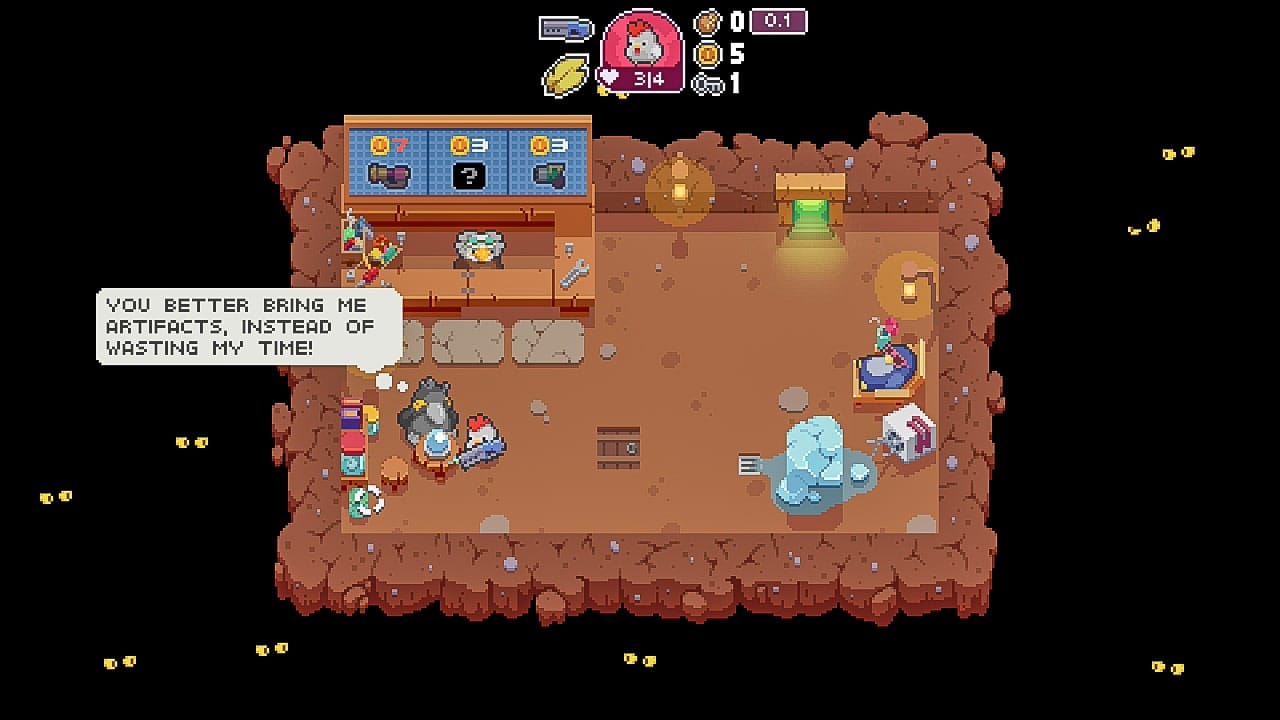Choose the 7-coin purple cannon shop item

tap(388, 175)
